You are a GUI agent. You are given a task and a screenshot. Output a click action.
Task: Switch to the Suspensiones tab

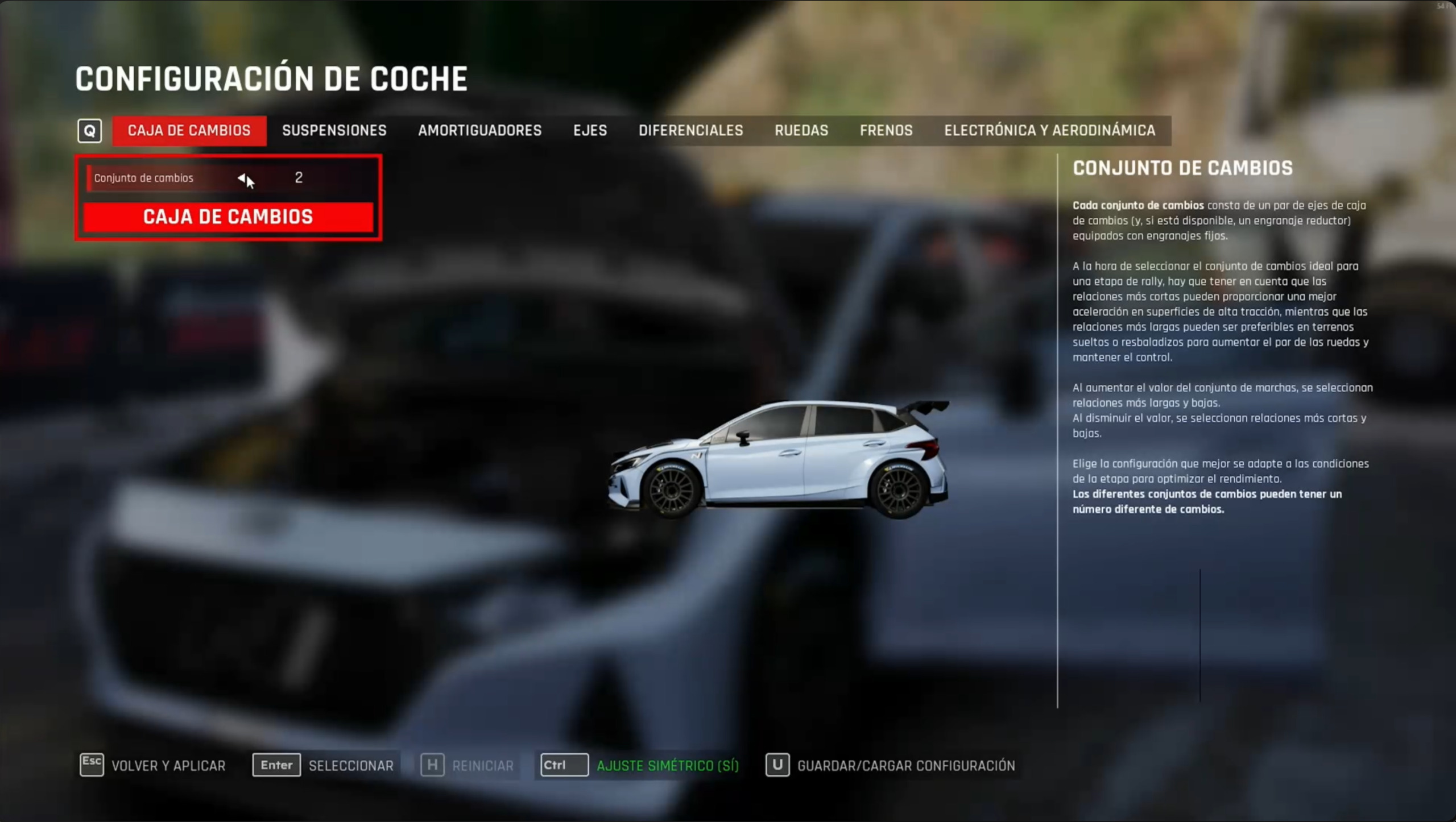click(334, 131)
